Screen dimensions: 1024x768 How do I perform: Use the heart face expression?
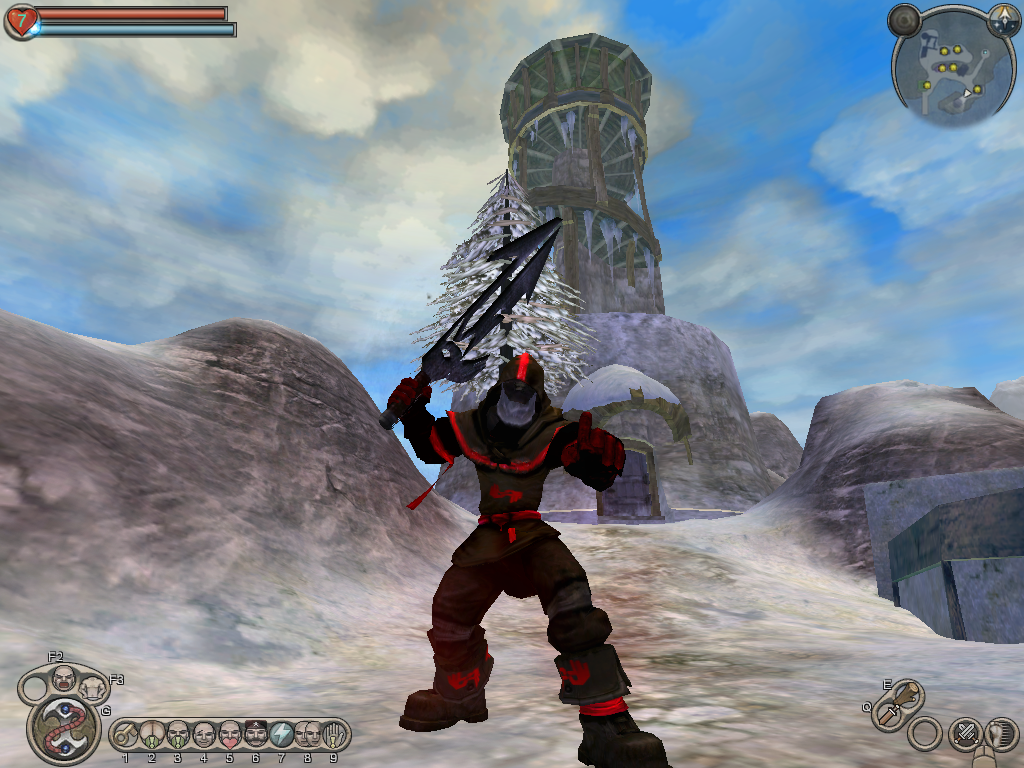point(229,735)
